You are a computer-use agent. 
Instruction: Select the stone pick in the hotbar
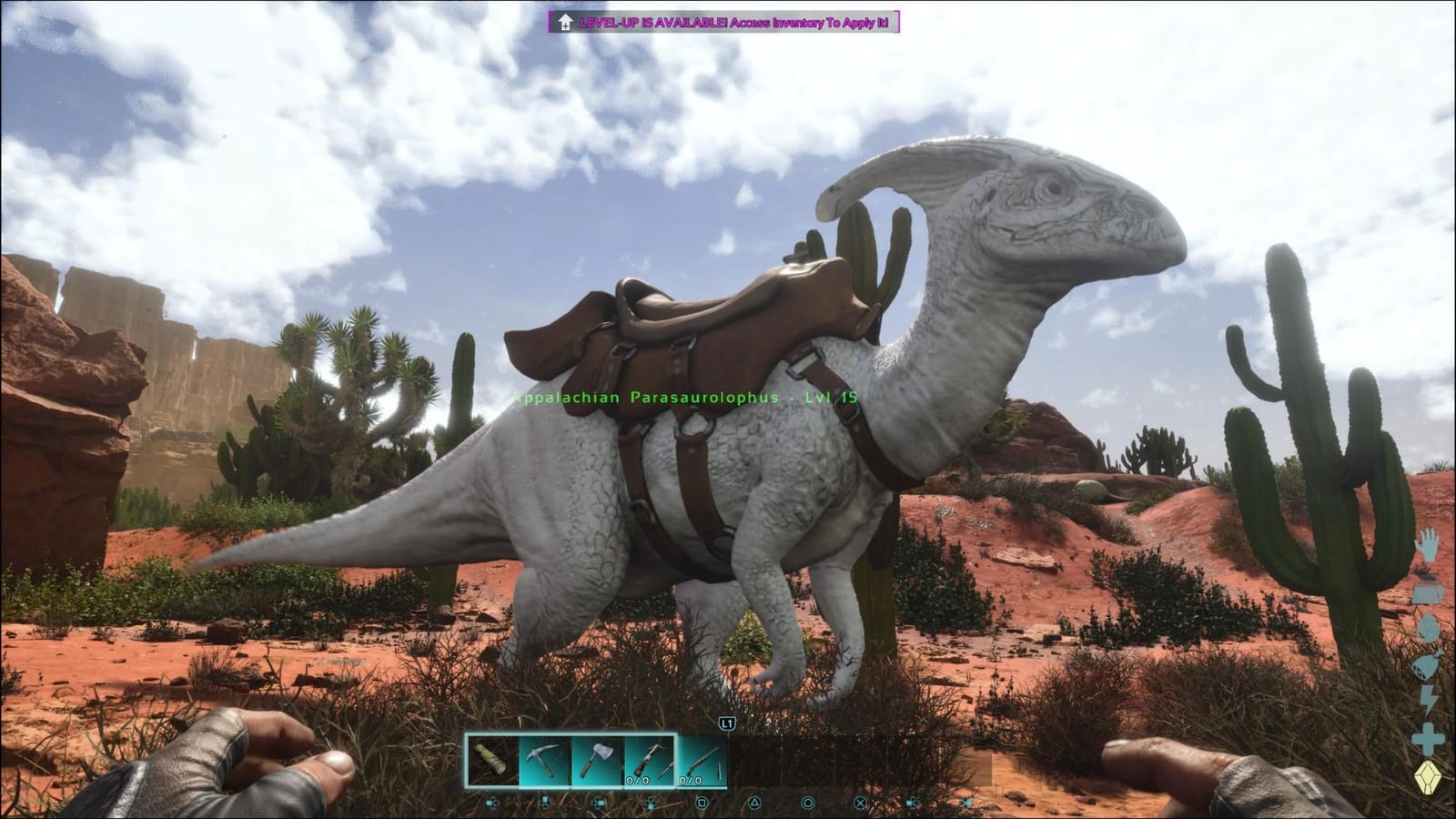(543, 760)
